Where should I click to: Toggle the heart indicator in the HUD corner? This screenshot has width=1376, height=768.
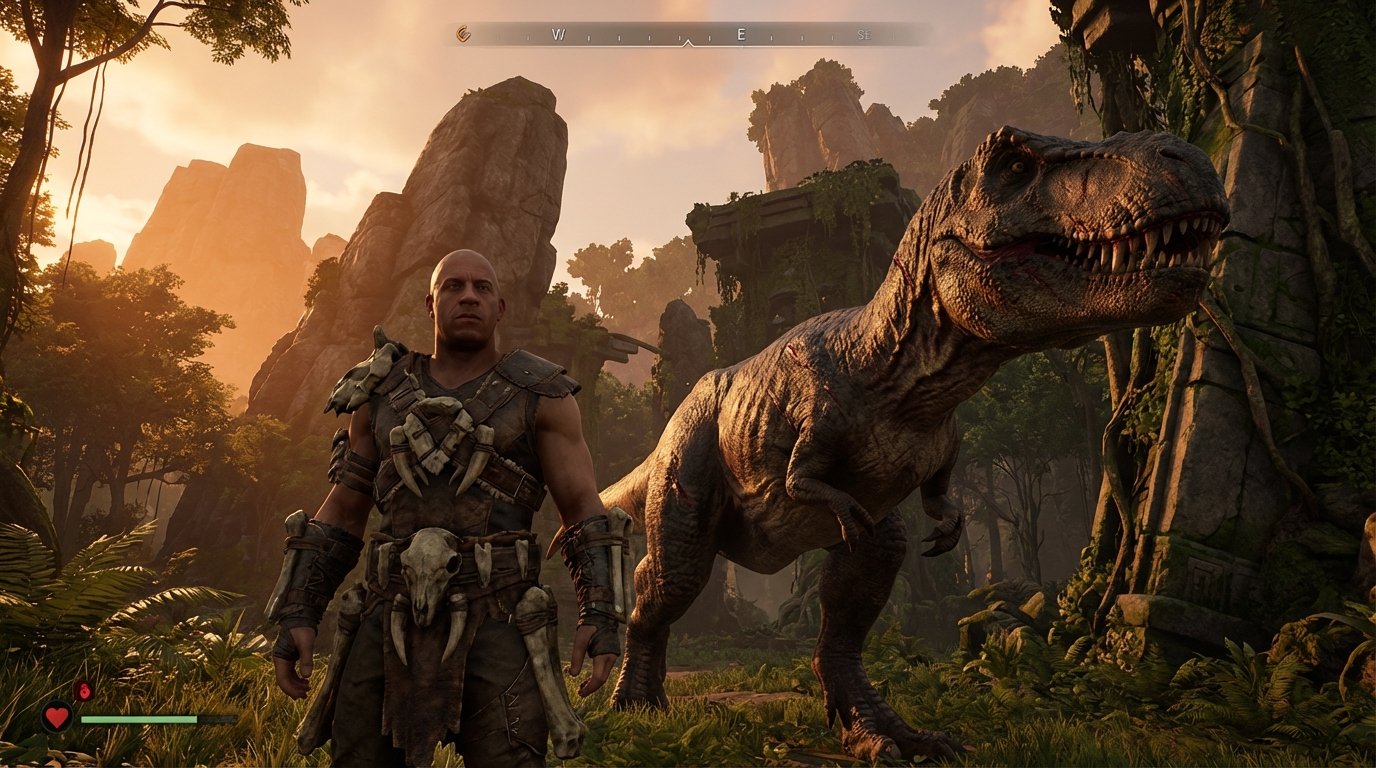(x=57, y=716)
